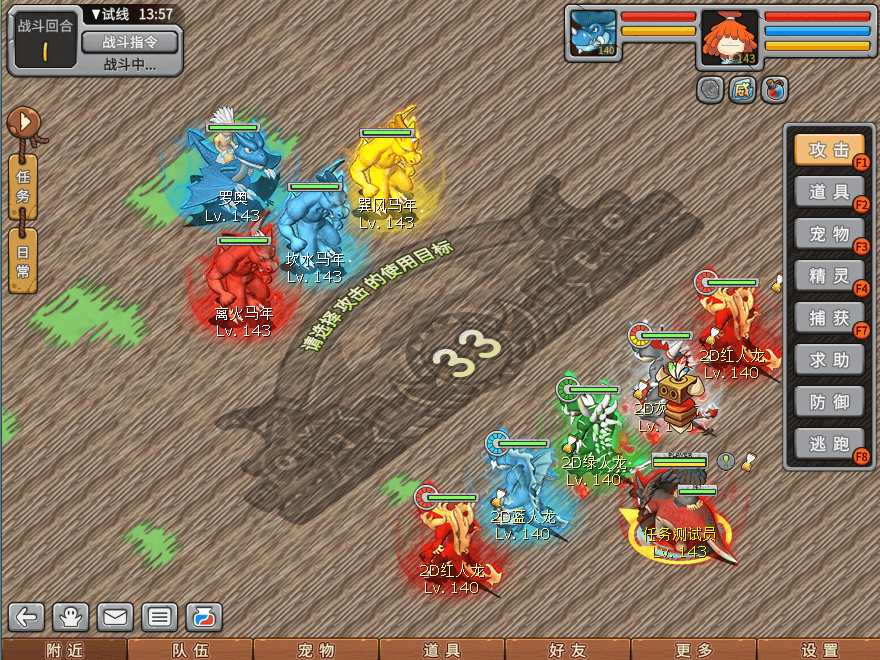Viewport: 880px width, 660px height.
Task: Click the back arrow icon button
Action: click(27, 617)
